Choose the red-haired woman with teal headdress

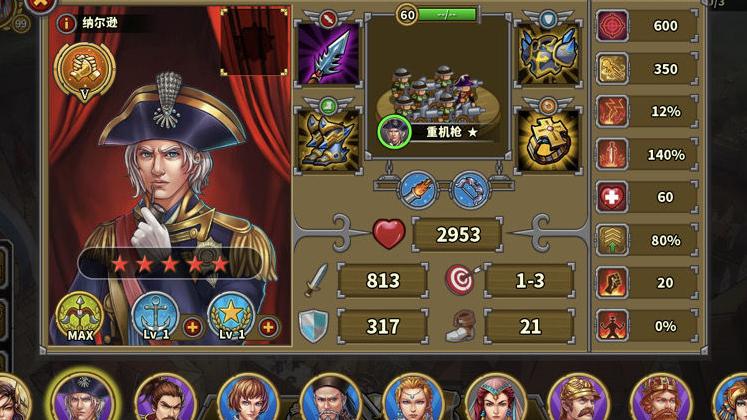pos(495,401)
